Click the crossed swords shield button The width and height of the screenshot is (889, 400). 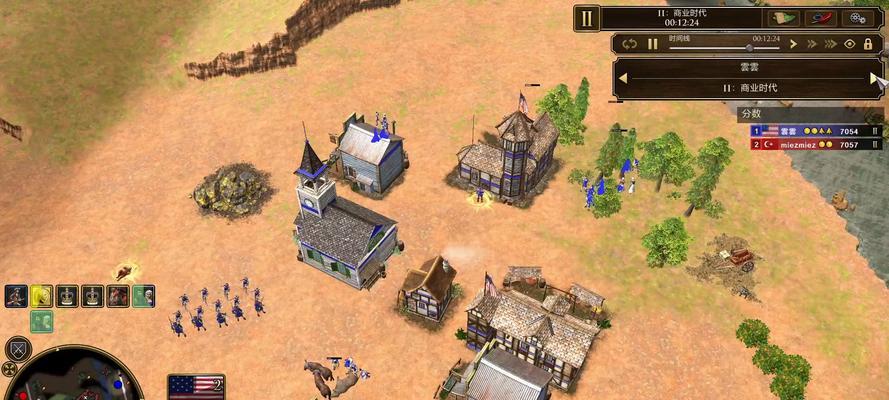[x=17, y=349]
